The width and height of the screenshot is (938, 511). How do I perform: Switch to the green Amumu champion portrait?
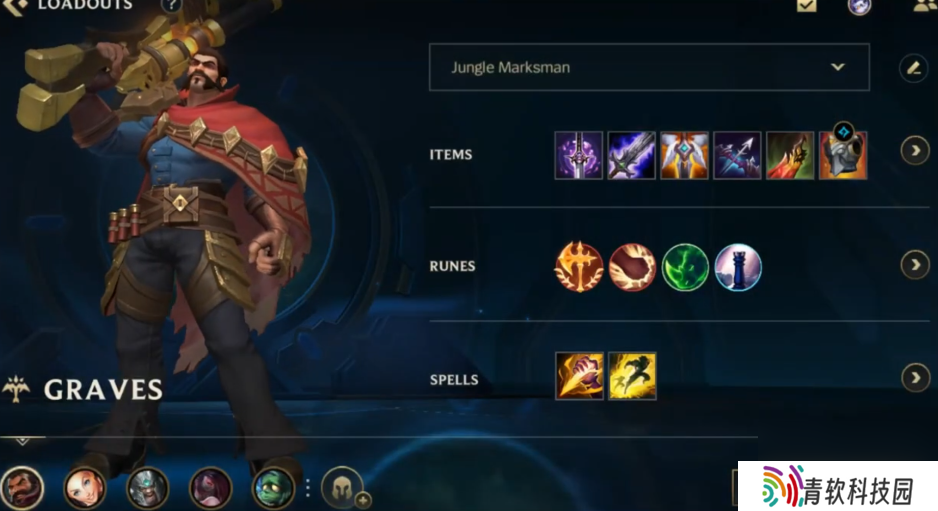pyautogui.click(x=273, y=488)
